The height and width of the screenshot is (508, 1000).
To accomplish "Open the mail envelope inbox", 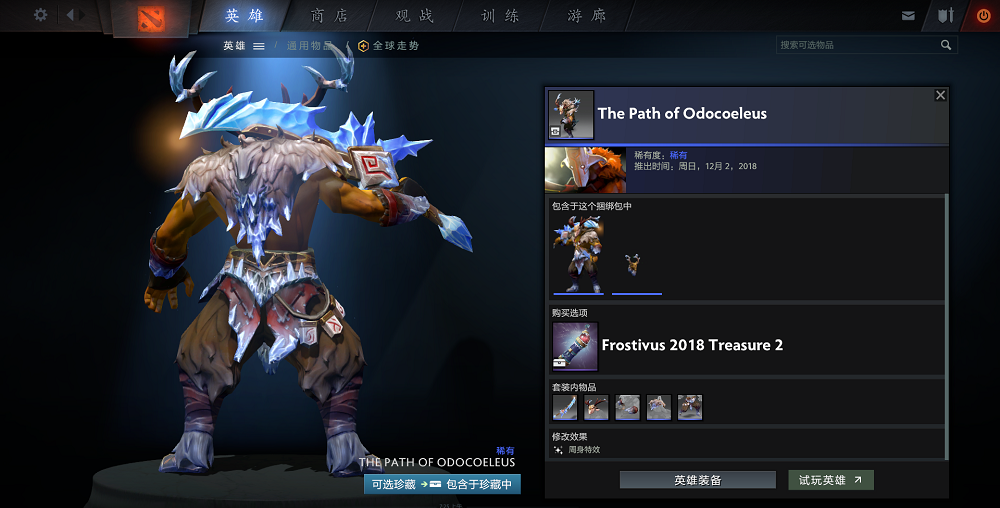I will click(x=908, y=16).
